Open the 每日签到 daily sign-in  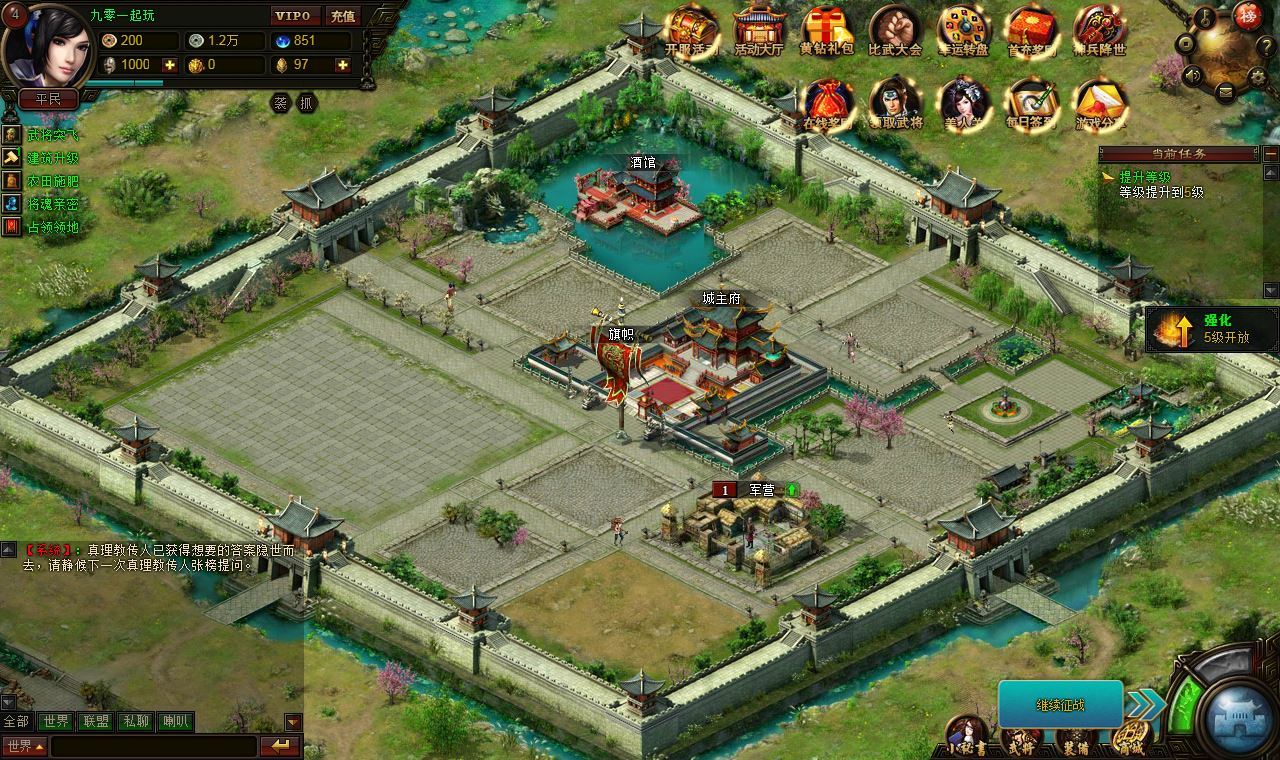[1032, 103]
